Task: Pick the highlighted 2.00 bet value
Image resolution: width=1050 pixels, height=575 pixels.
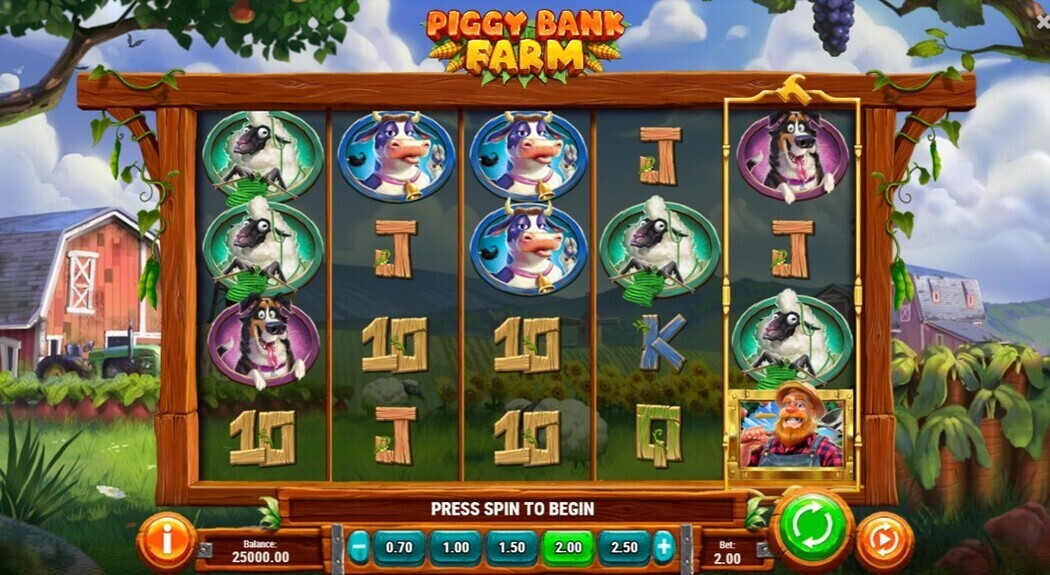Action: tap(567, 548)
